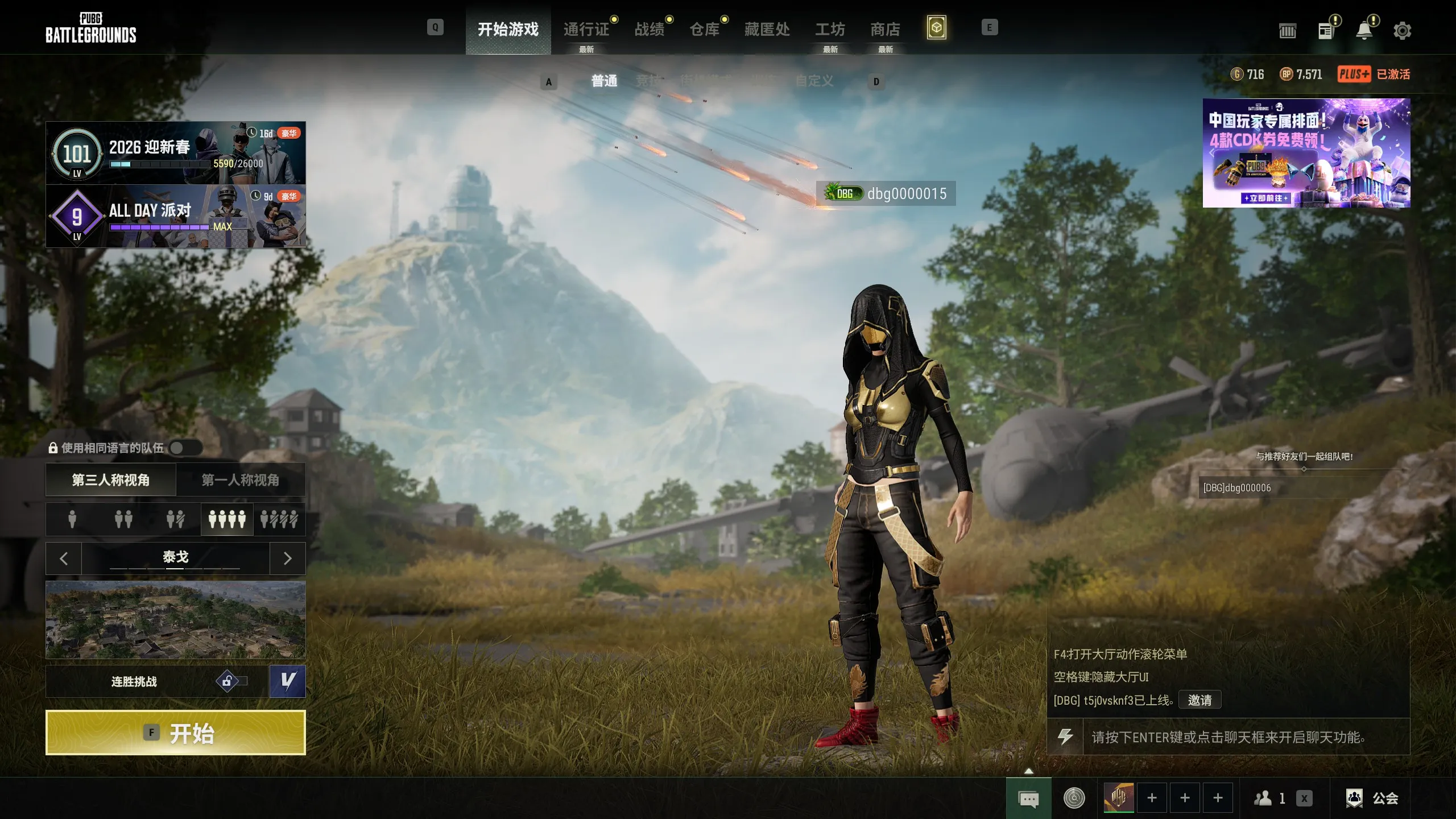Open the settings gear icon
The width and height of the screenshot is (1456, 819).
[x=1402, y=31]
